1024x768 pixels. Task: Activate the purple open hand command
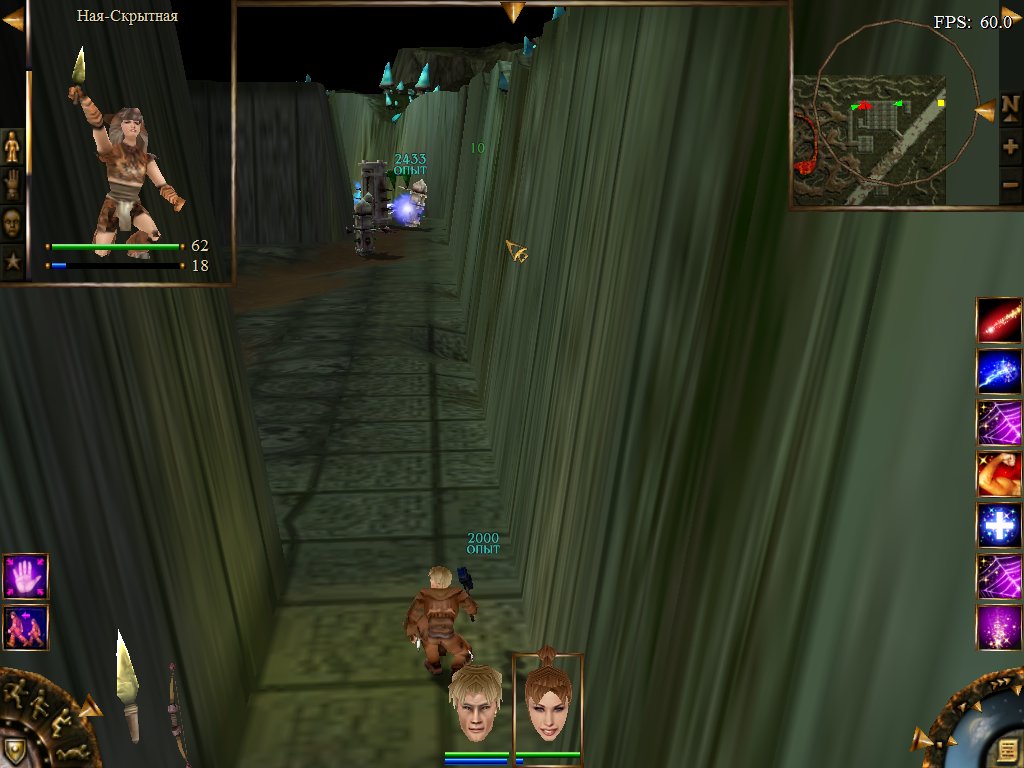(x=25, y=576)
